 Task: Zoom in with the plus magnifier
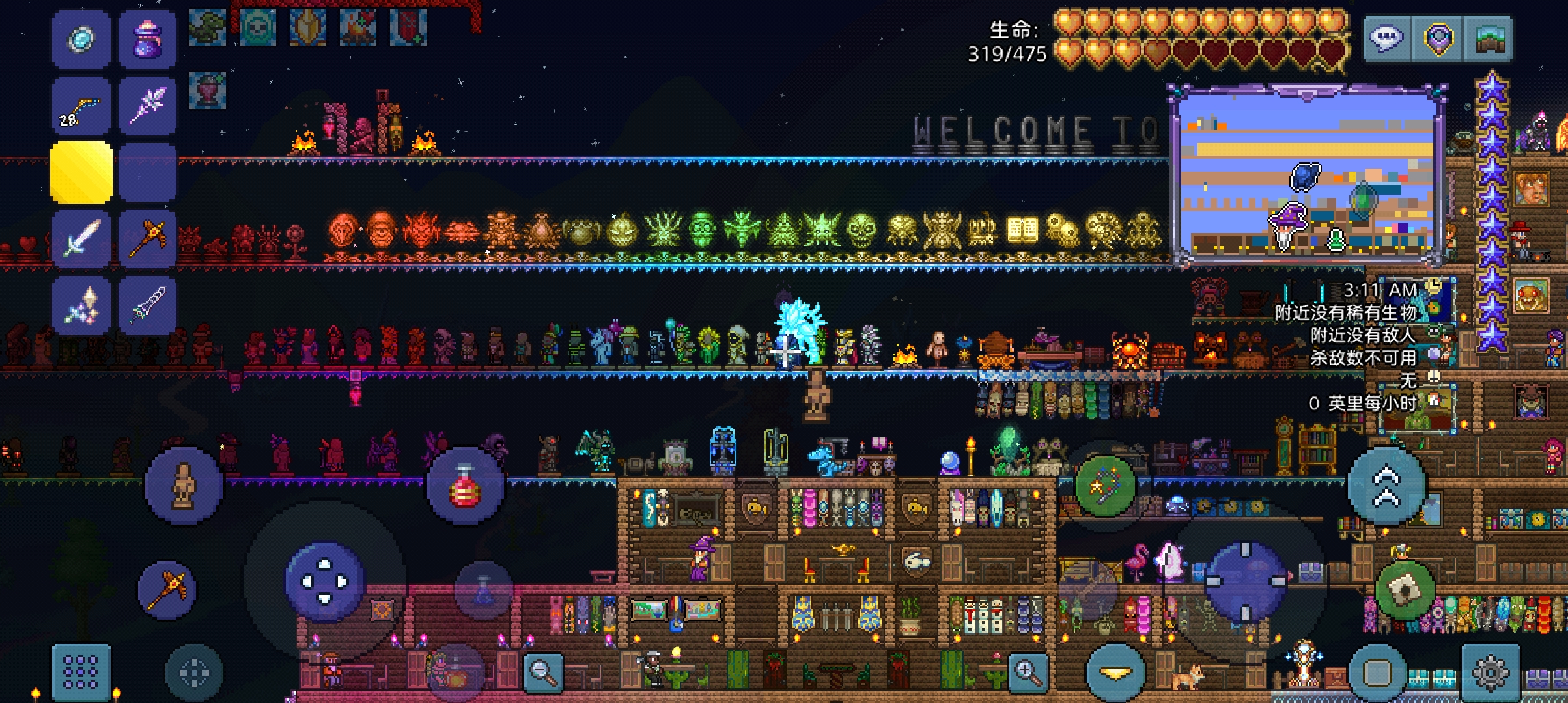point(1028,671)
